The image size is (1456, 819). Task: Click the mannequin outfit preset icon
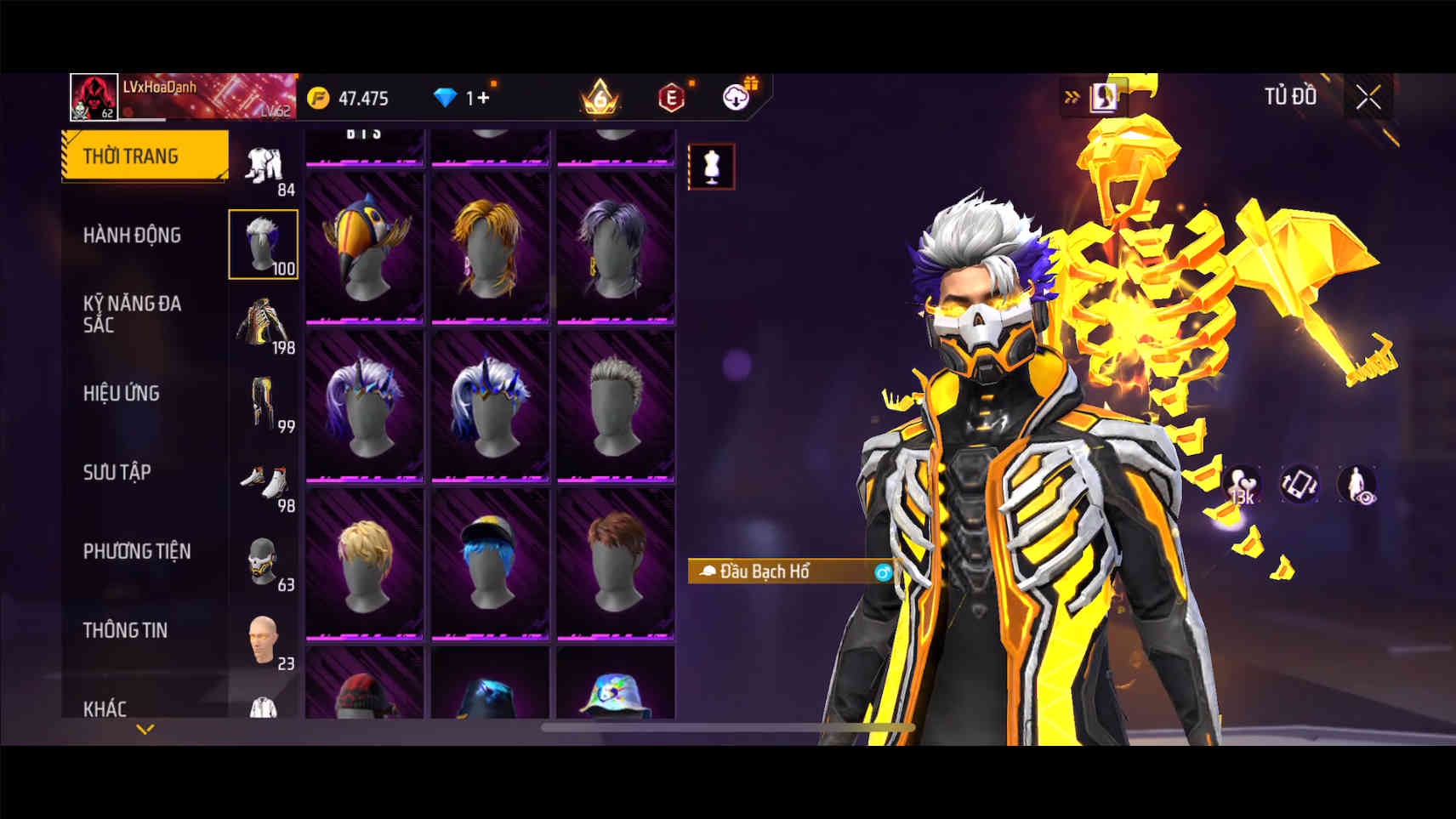(711, 167)
